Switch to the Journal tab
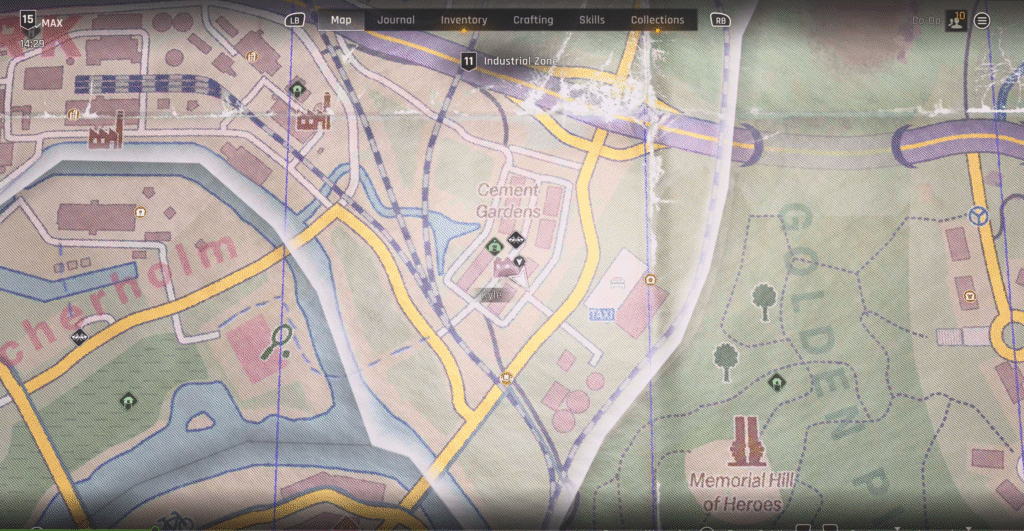This screenshot has width=1024, height=531. tap(396, 20)
